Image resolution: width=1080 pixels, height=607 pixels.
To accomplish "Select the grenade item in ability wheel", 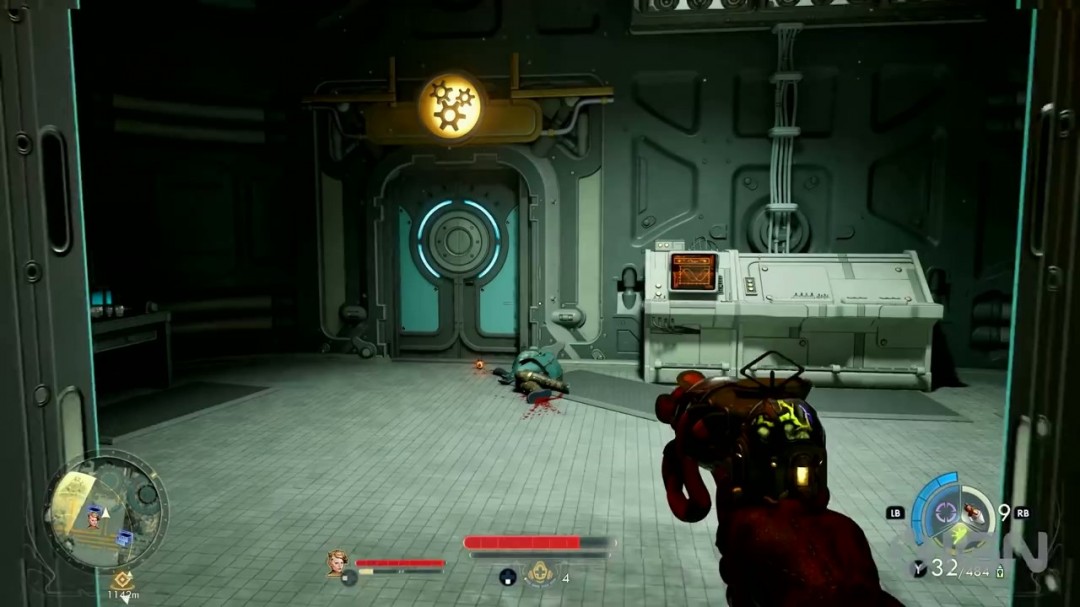I will tap(974, 514).
